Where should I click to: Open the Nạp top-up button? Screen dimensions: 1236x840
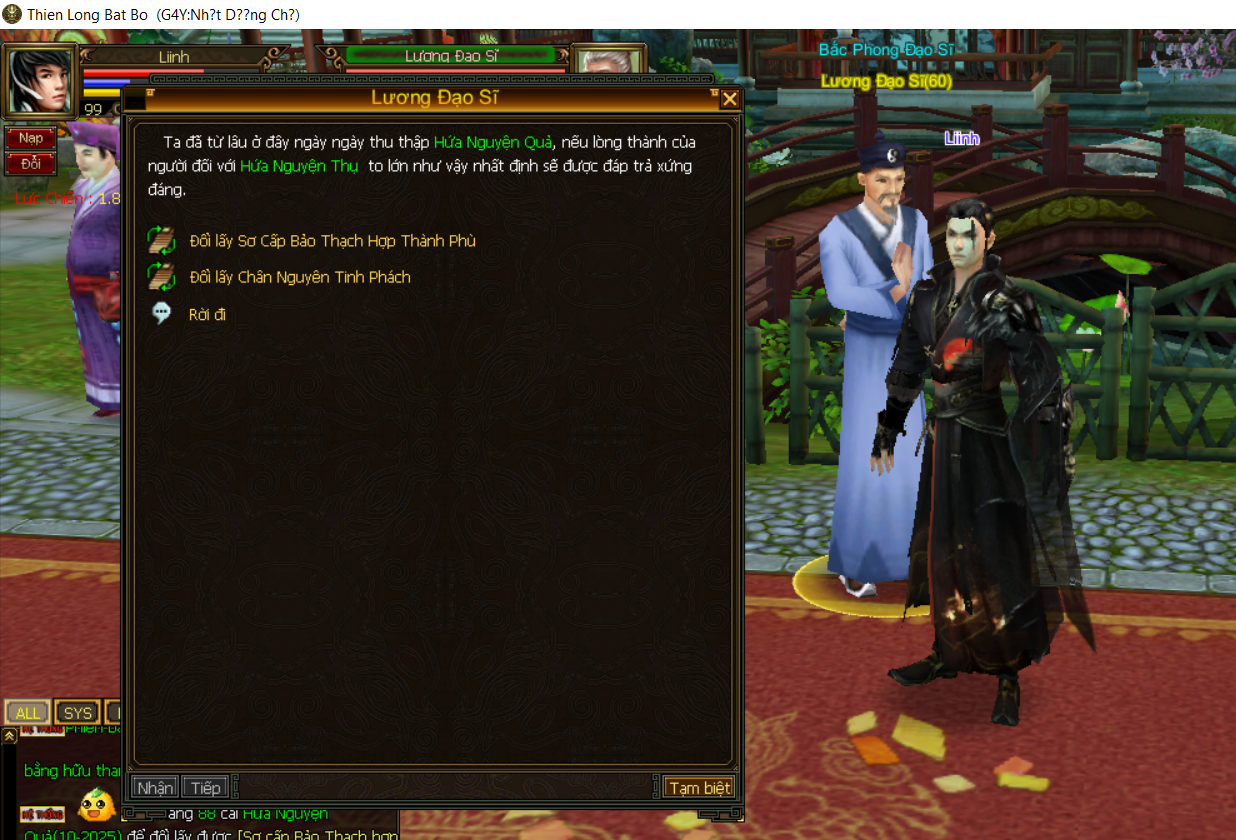click(x=31, y=138)
